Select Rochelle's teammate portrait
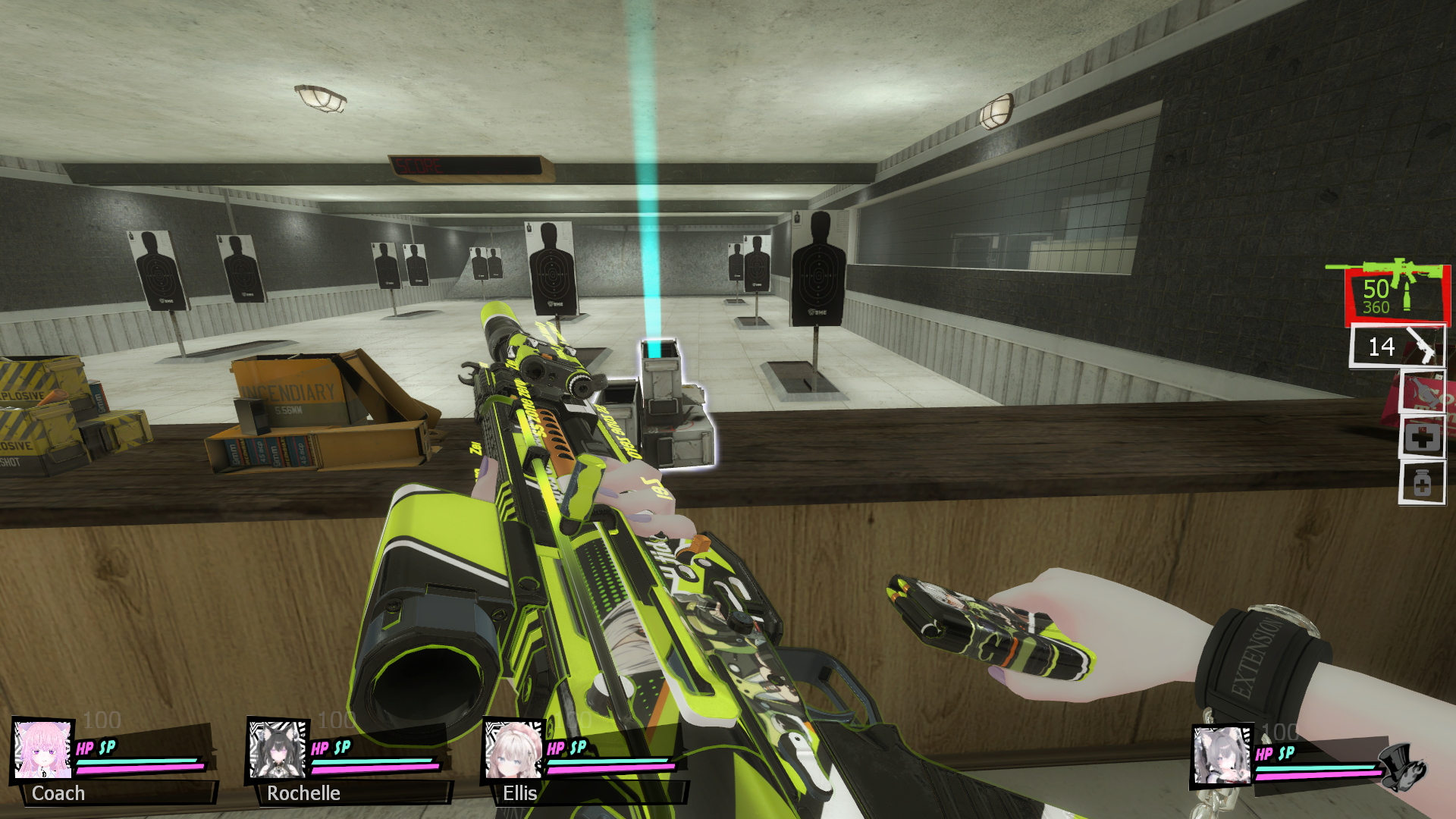Screen dimensions: 1456x819 (x=278, y=749)
